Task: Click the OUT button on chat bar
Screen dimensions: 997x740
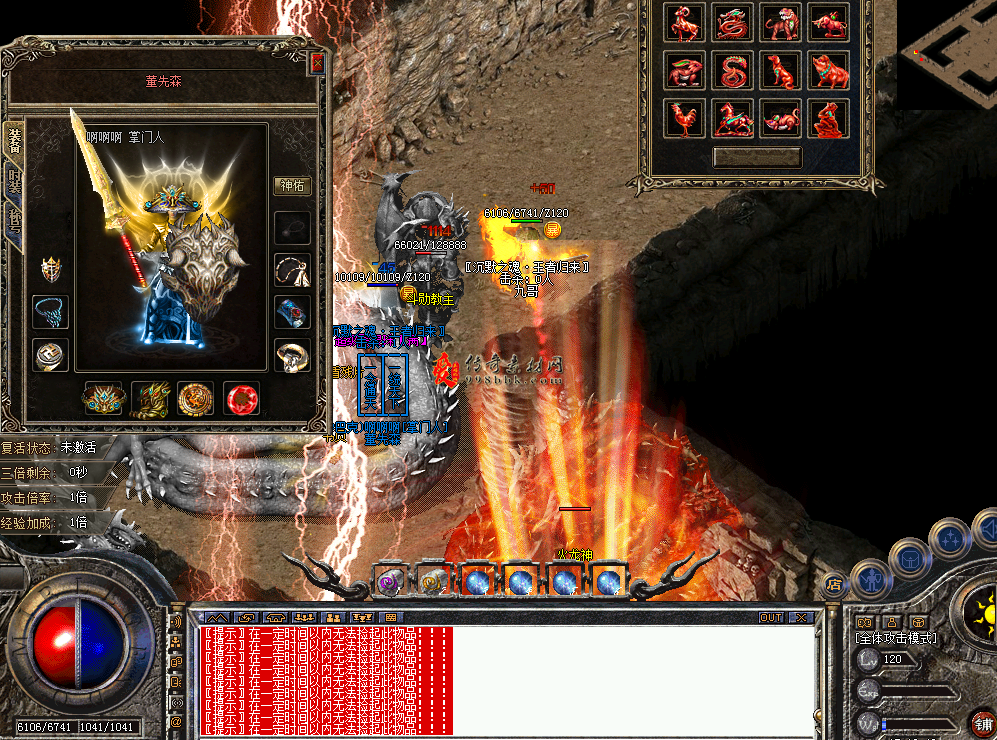Action: tap(770, 618)
